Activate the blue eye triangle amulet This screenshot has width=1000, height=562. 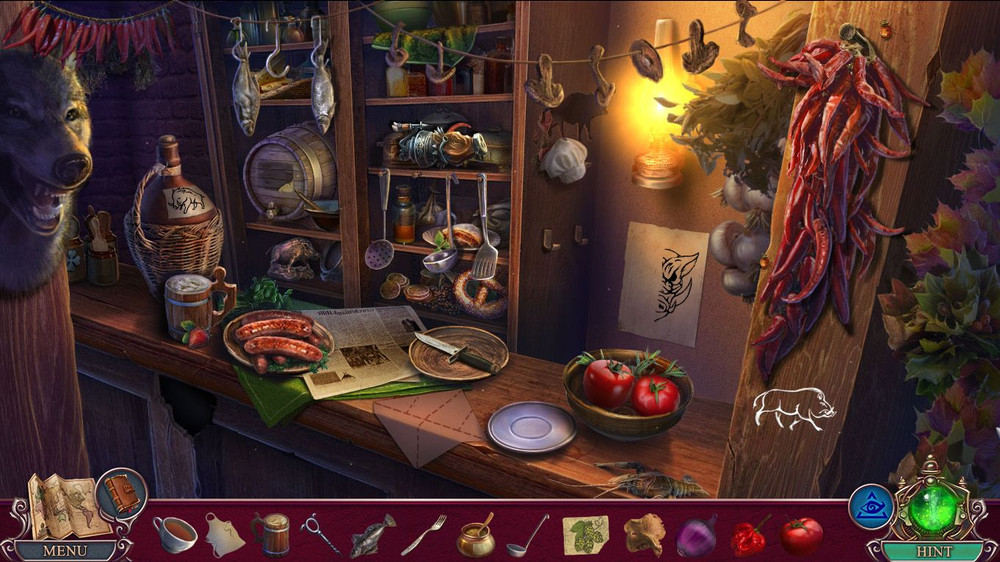870,506
